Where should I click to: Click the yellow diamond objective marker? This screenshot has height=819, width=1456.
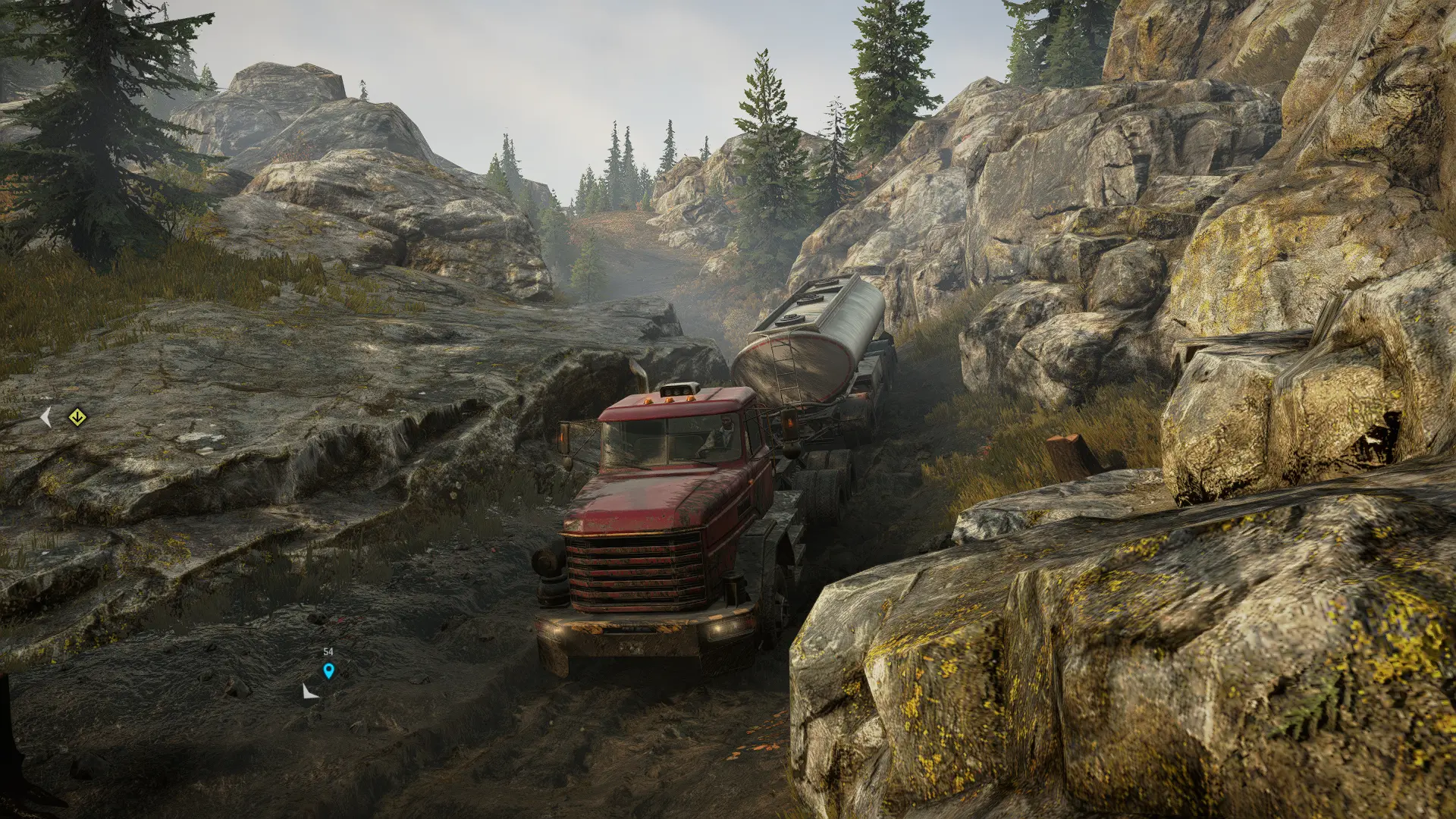tap(76, 417)
